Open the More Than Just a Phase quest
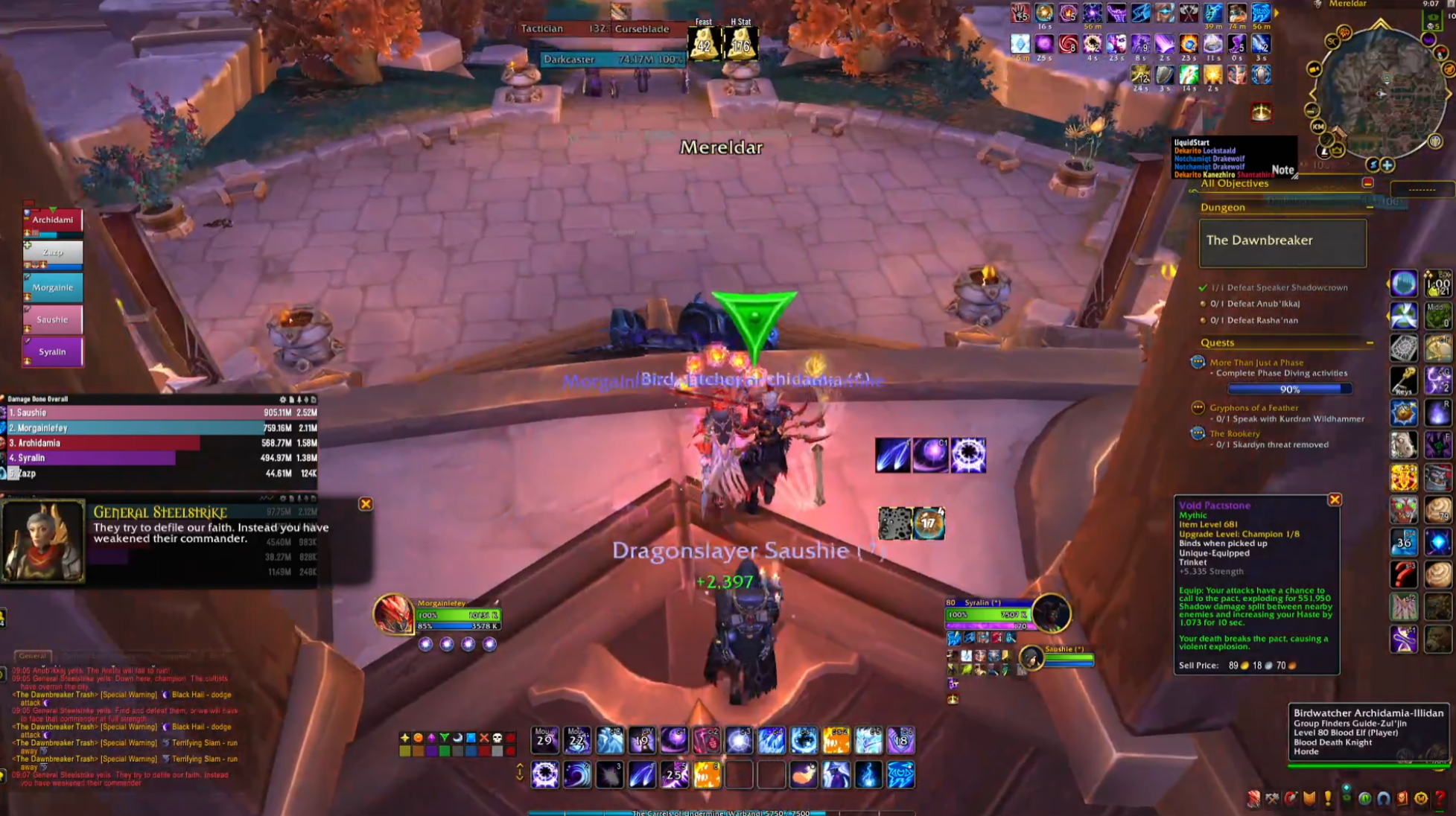Viewport: 1456px width, 816px height. 1256,363
